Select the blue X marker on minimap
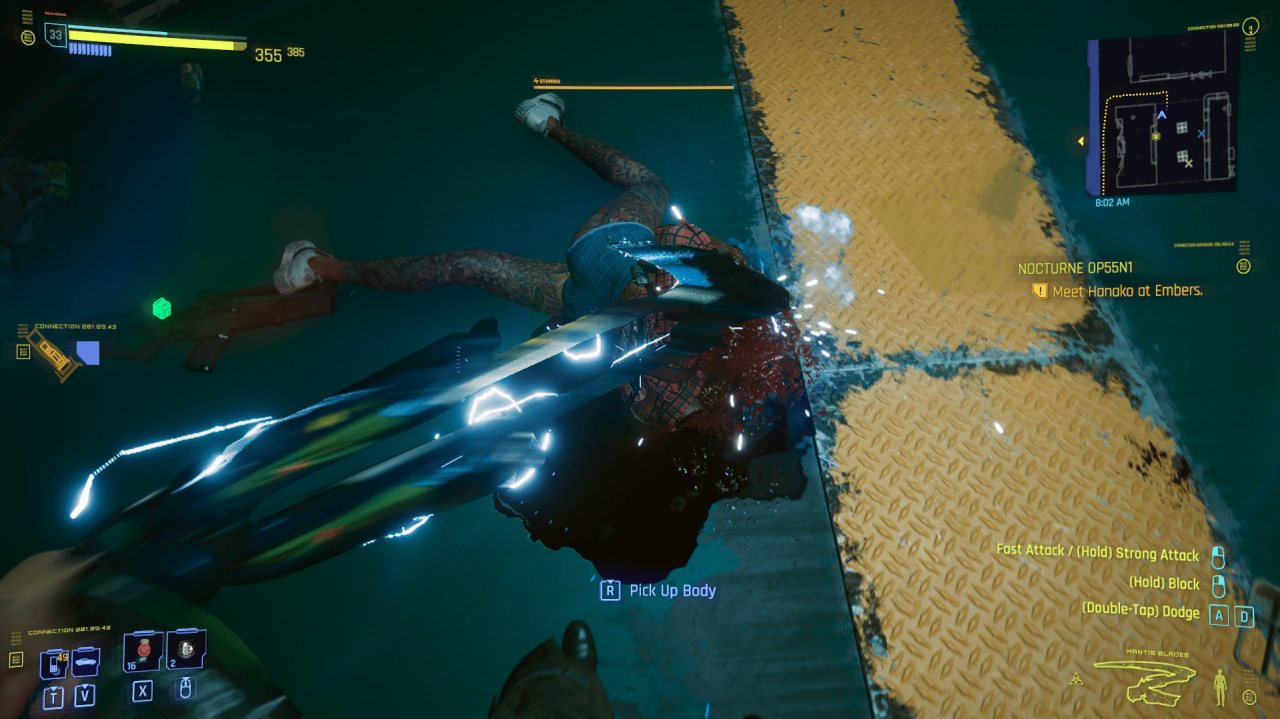 (x=1201, y=133)
